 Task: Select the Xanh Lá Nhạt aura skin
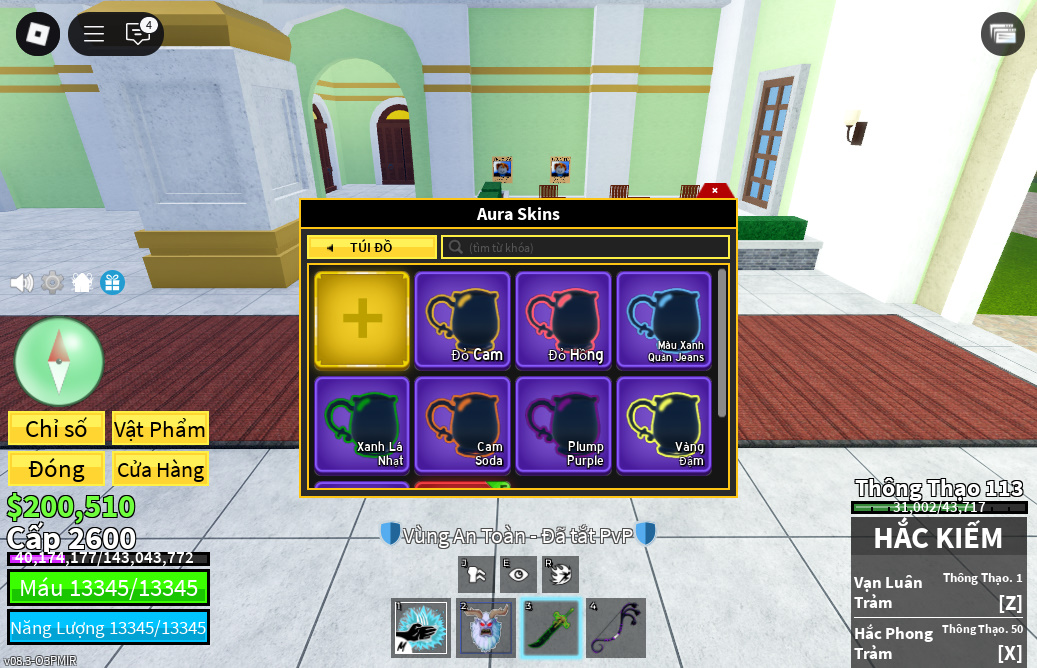(x=362, y=424)
